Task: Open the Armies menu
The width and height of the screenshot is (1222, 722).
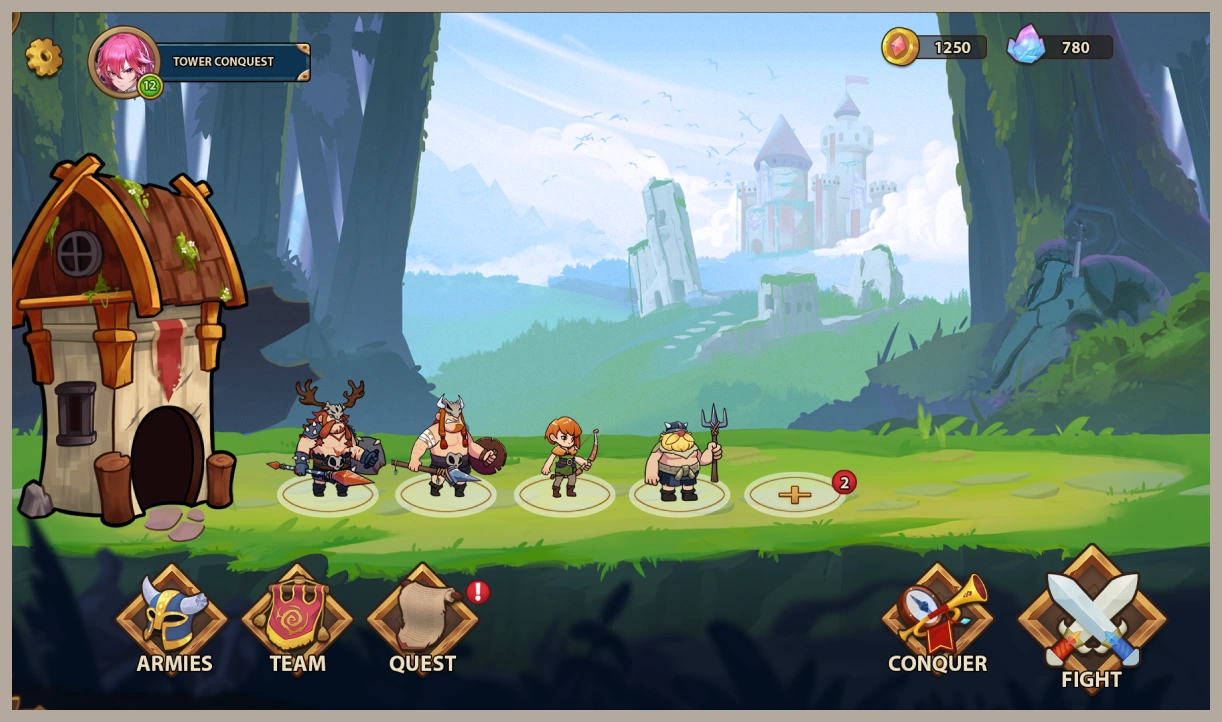Action: pos(173,620)
